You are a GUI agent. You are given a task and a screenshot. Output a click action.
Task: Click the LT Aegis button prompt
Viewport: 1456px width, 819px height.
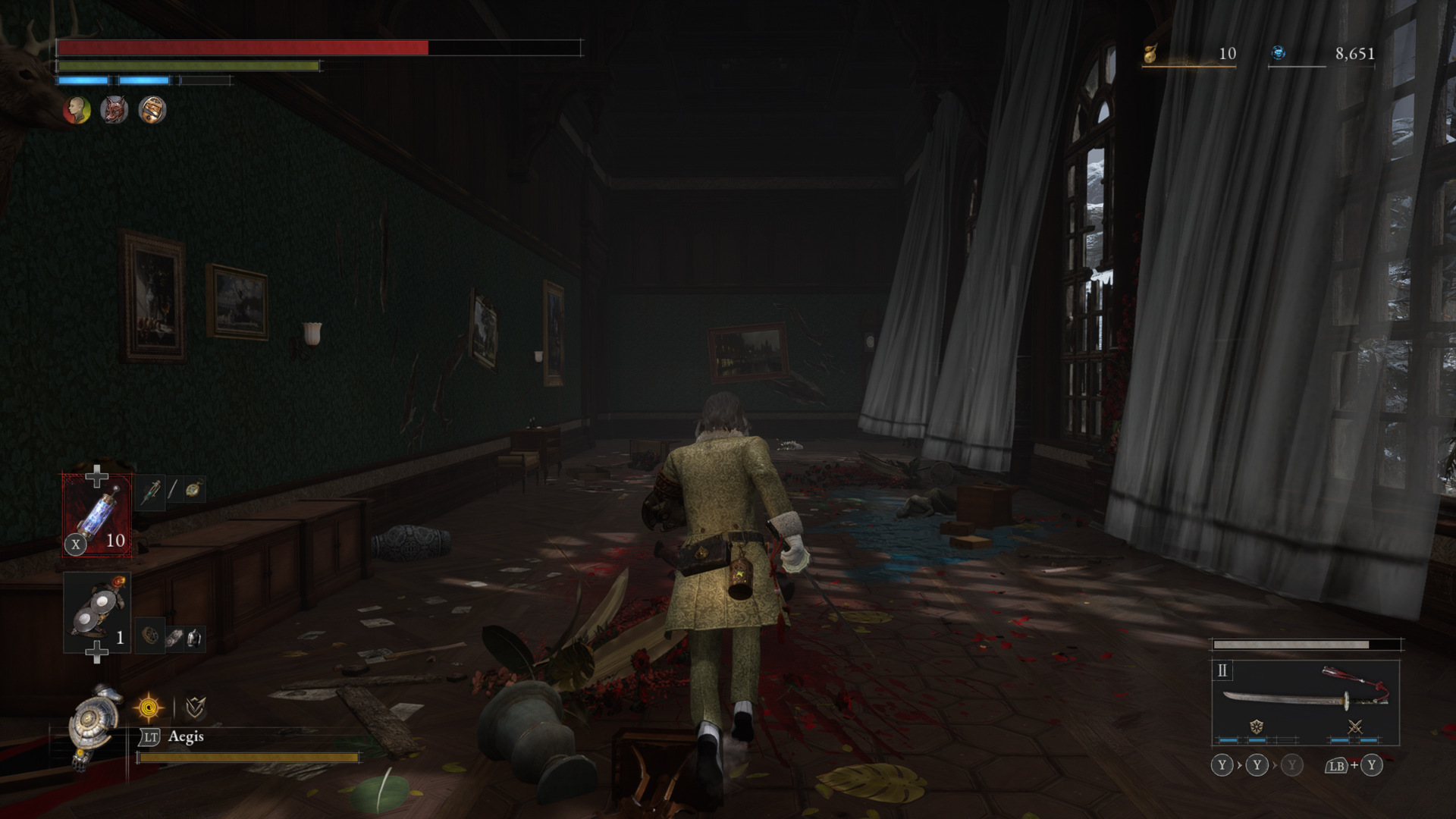152,736
